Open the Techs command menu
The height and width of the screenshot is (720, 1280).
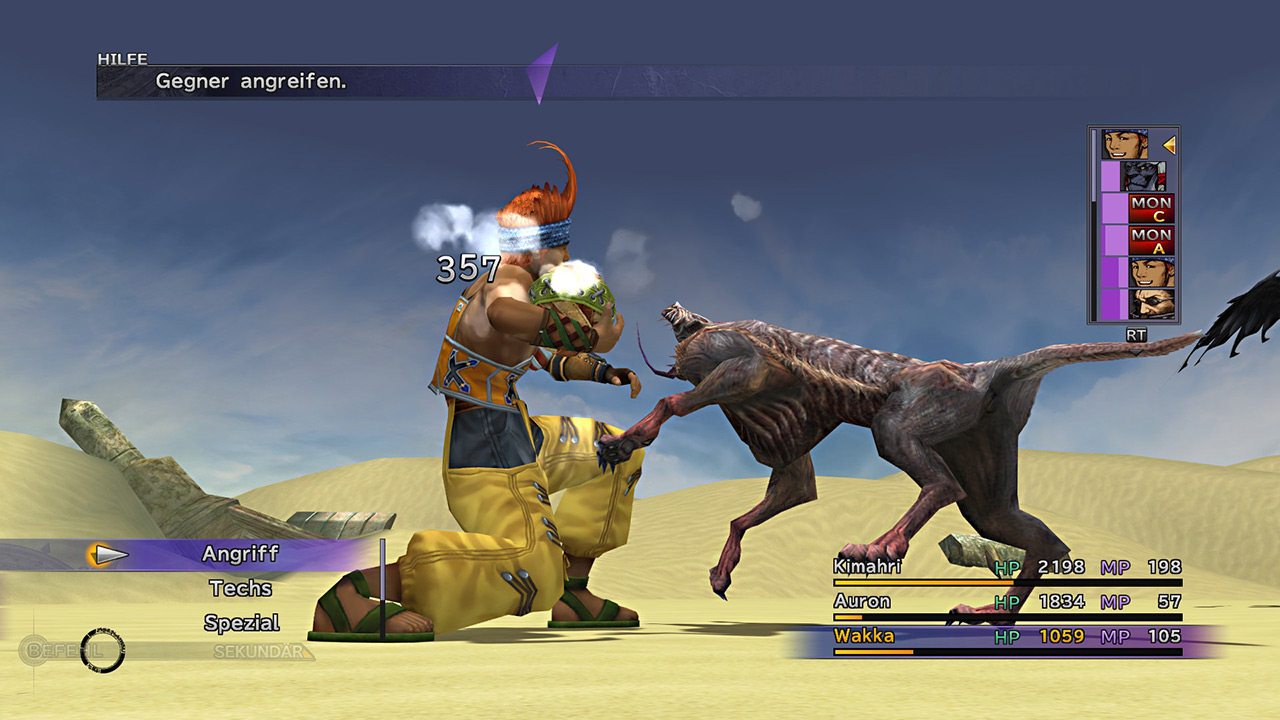click(x=240, y=588)
